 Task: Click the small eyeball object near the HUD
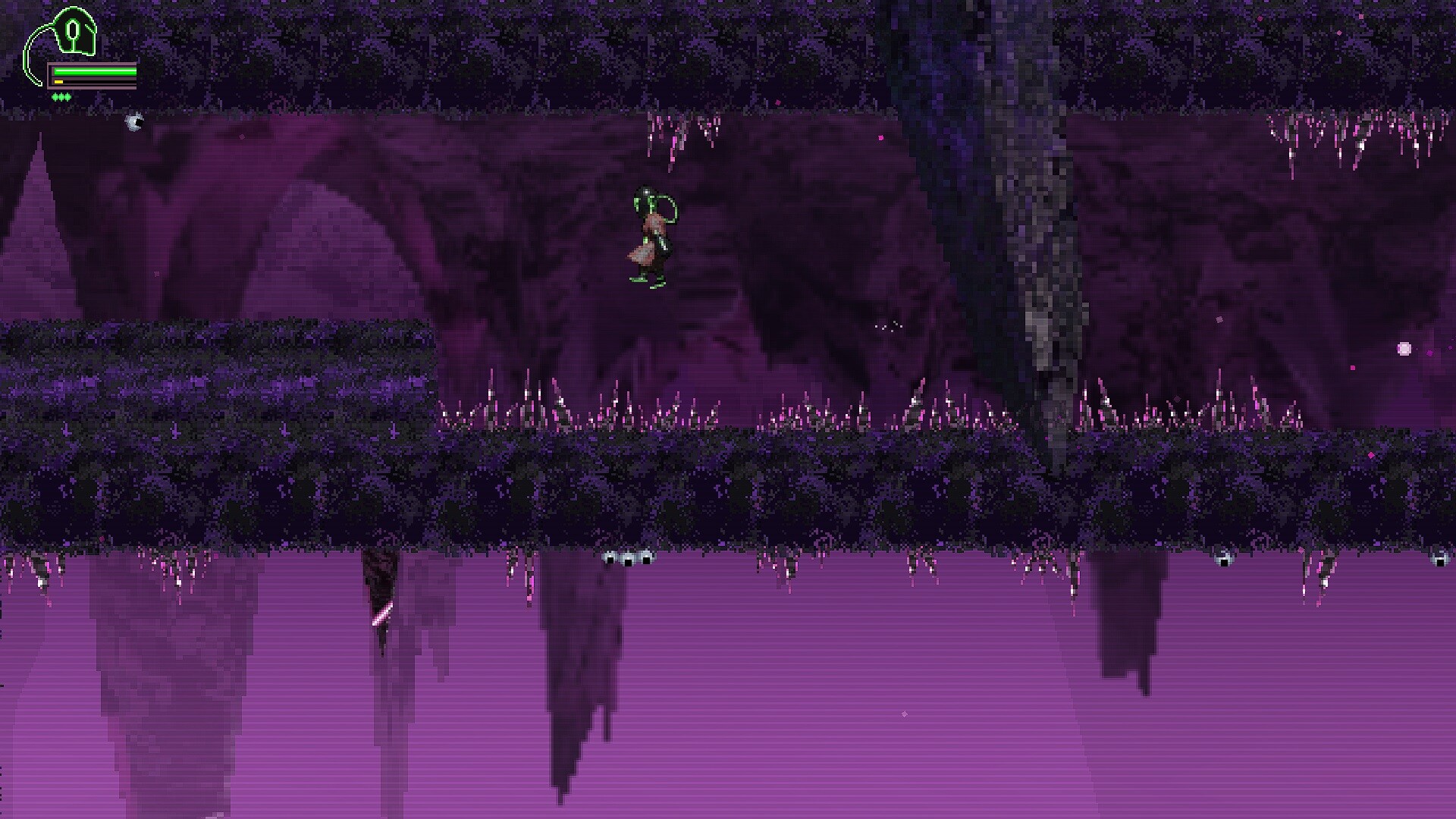click(134, 123)
